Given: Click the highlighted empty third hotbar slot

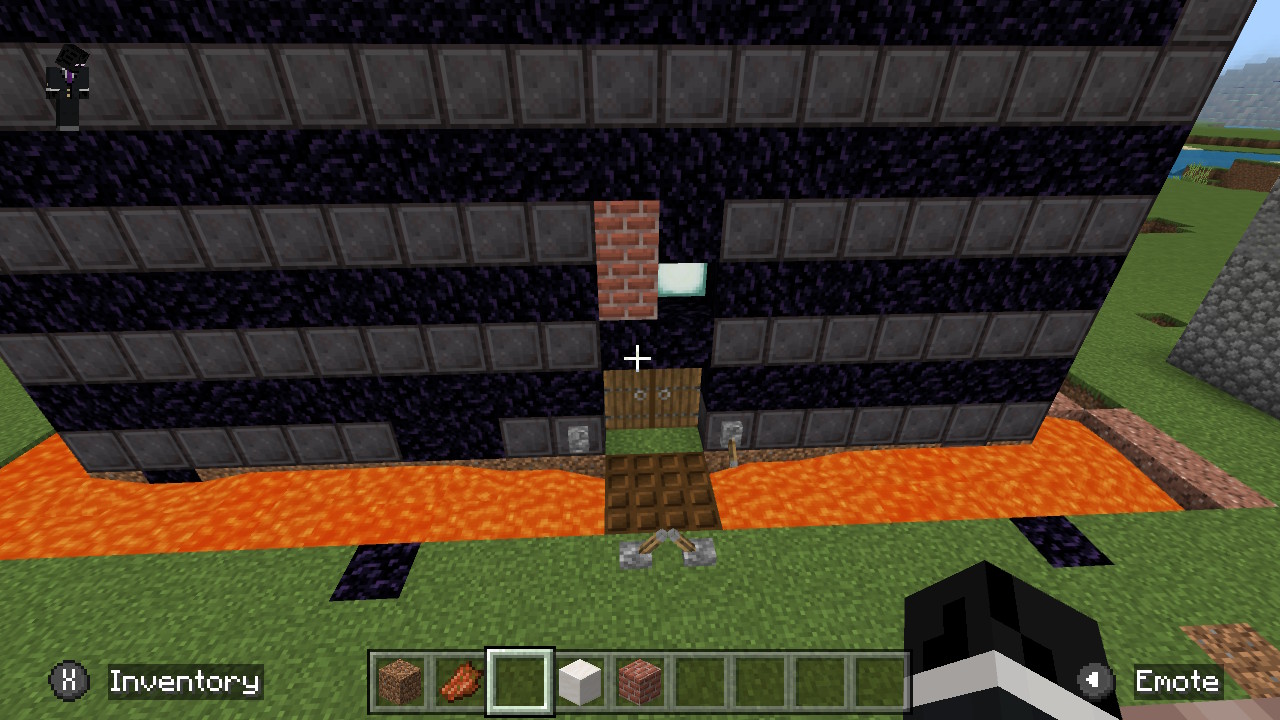Looking at the screenshot, I should (520, 682).
